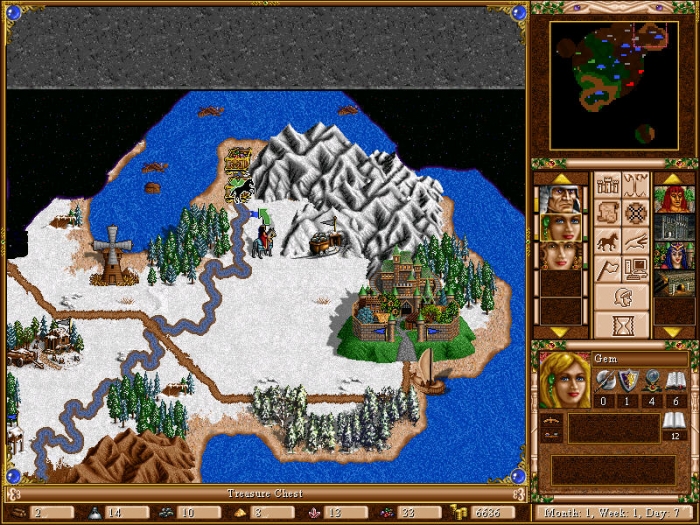Toggle the underground/surface map view button
The image size is (700, 525).
(x=636, y=185)
